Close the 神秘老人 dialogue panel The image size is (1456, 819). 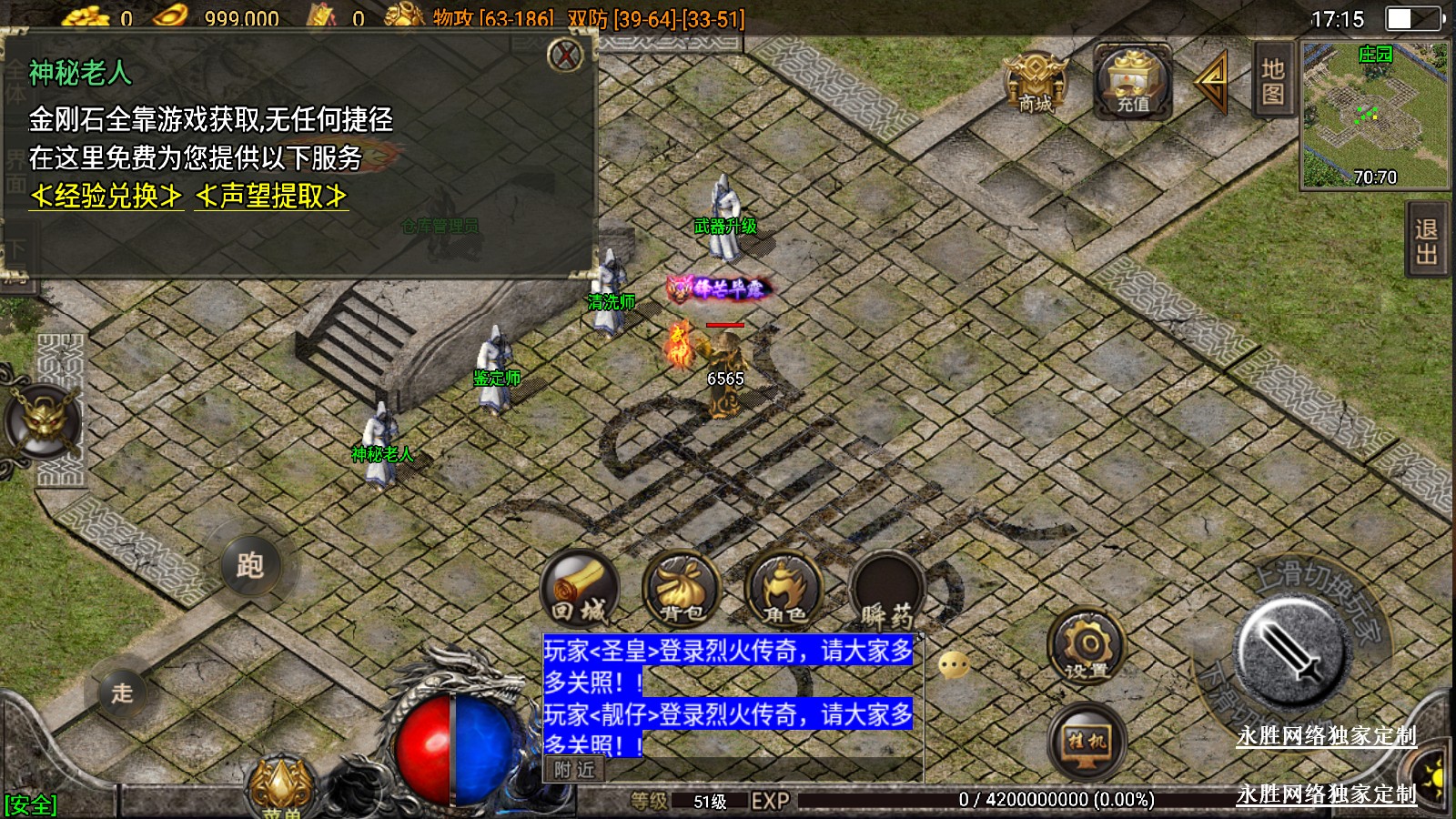(565, 56)
